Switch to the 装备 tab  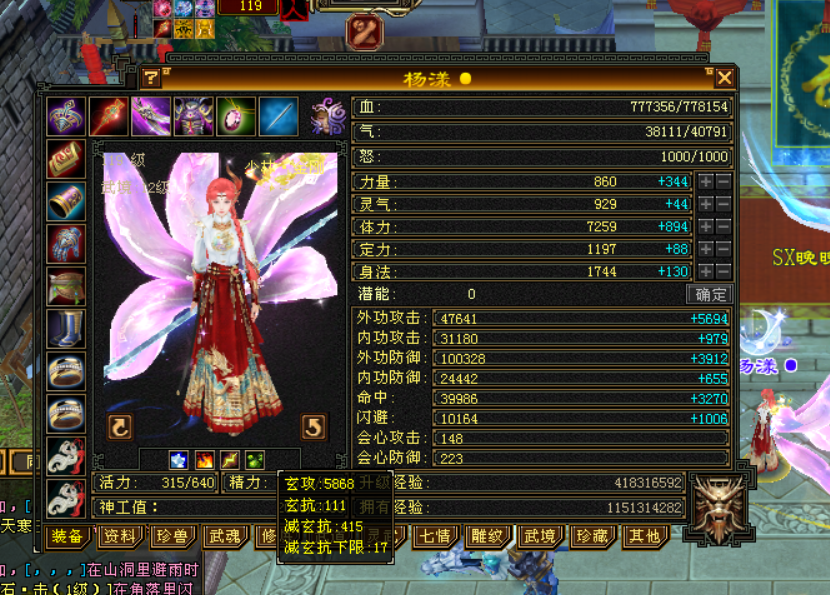[x=67, y=537]
